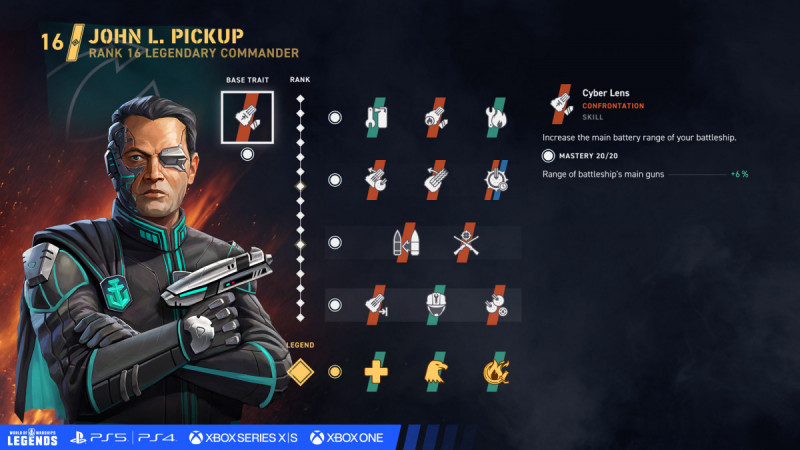Click the gold Legend diamond rank marker
The height and width of the screenshot is (450, 800).
[x=300, y=371]
